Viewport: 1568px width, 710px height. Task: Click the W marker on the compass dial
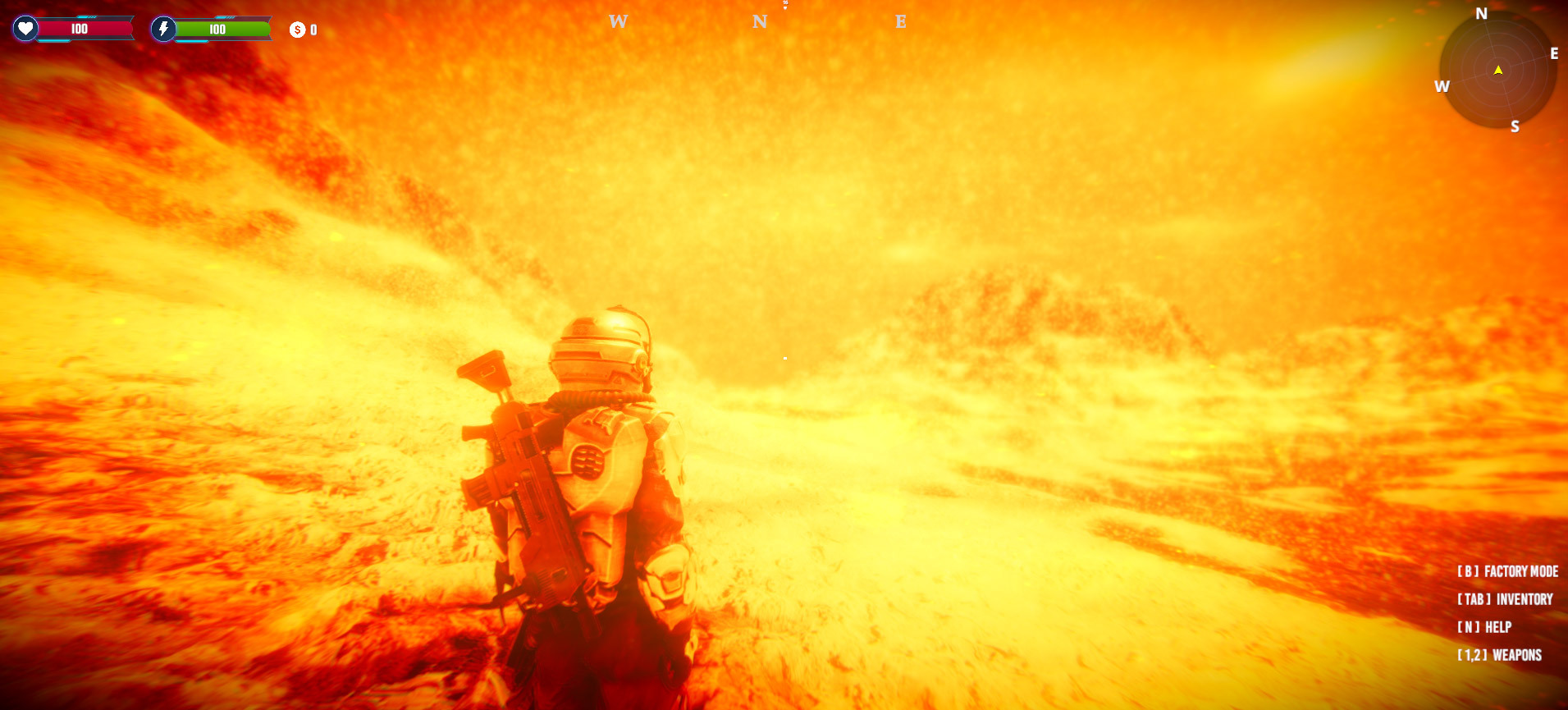click(1442, 85)
